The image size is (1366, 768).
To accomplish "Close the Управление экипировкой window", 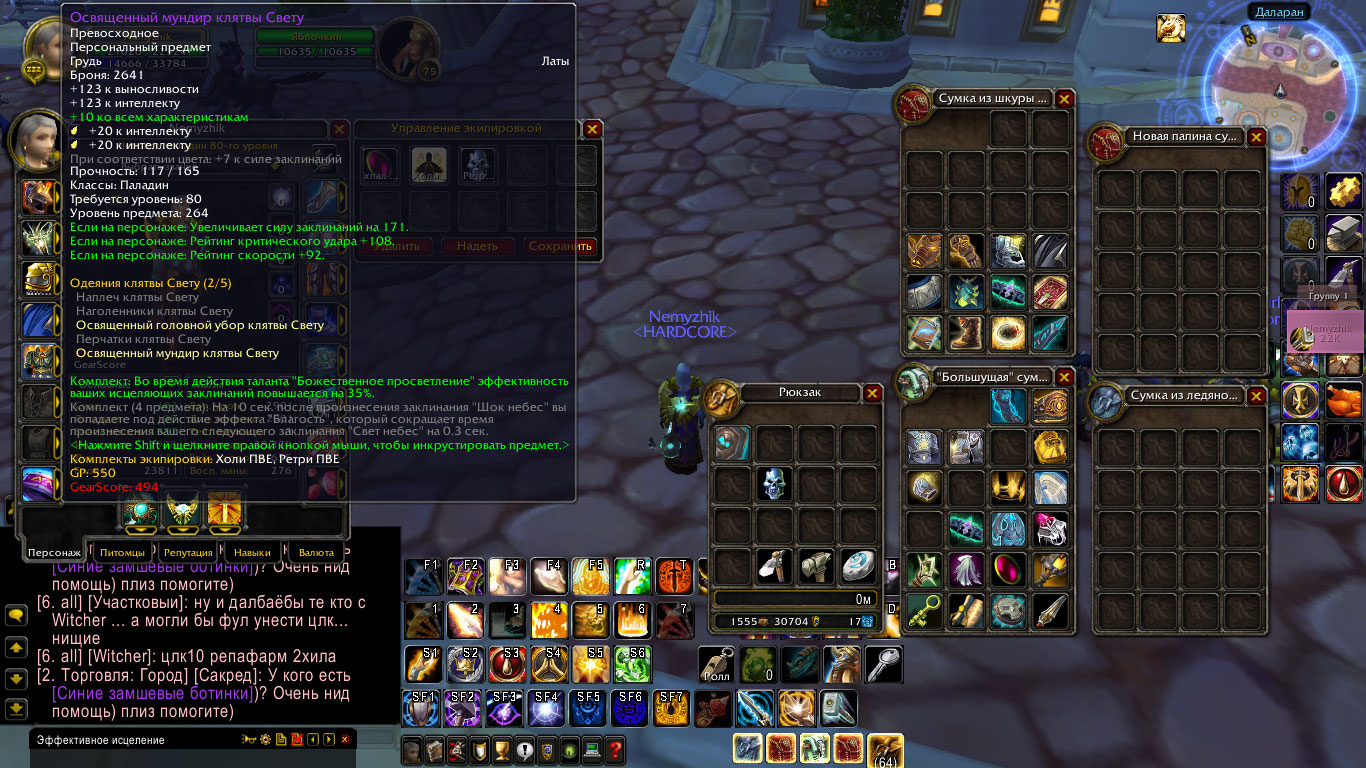I will (592, 129).
